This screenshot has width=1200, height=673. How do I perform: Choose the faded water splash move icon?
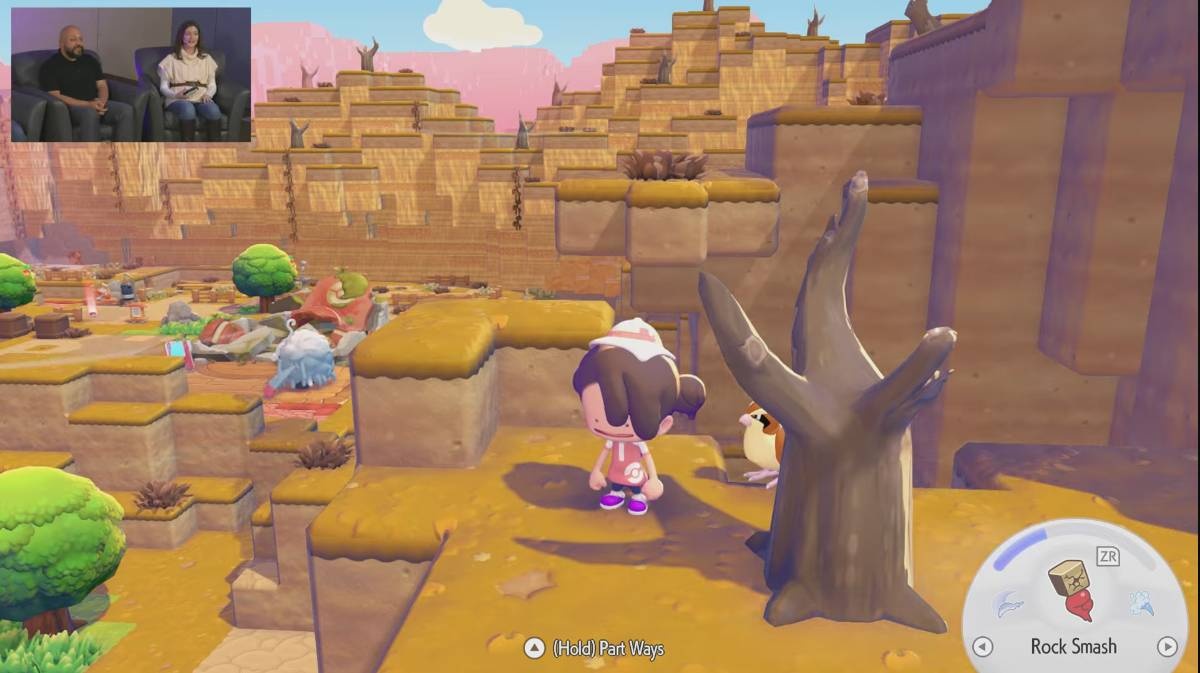(x=1140, y=602)
